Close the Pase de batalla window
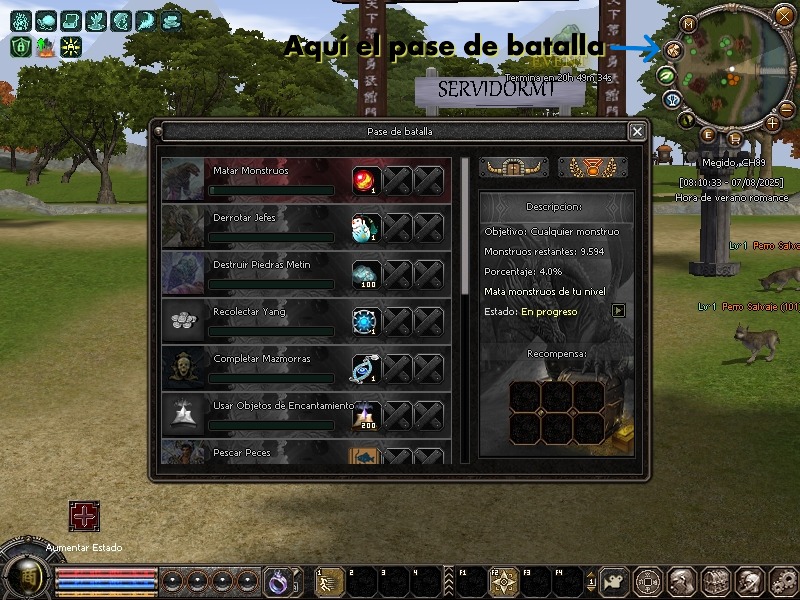The image size is (800, 600). click(637, 131)
